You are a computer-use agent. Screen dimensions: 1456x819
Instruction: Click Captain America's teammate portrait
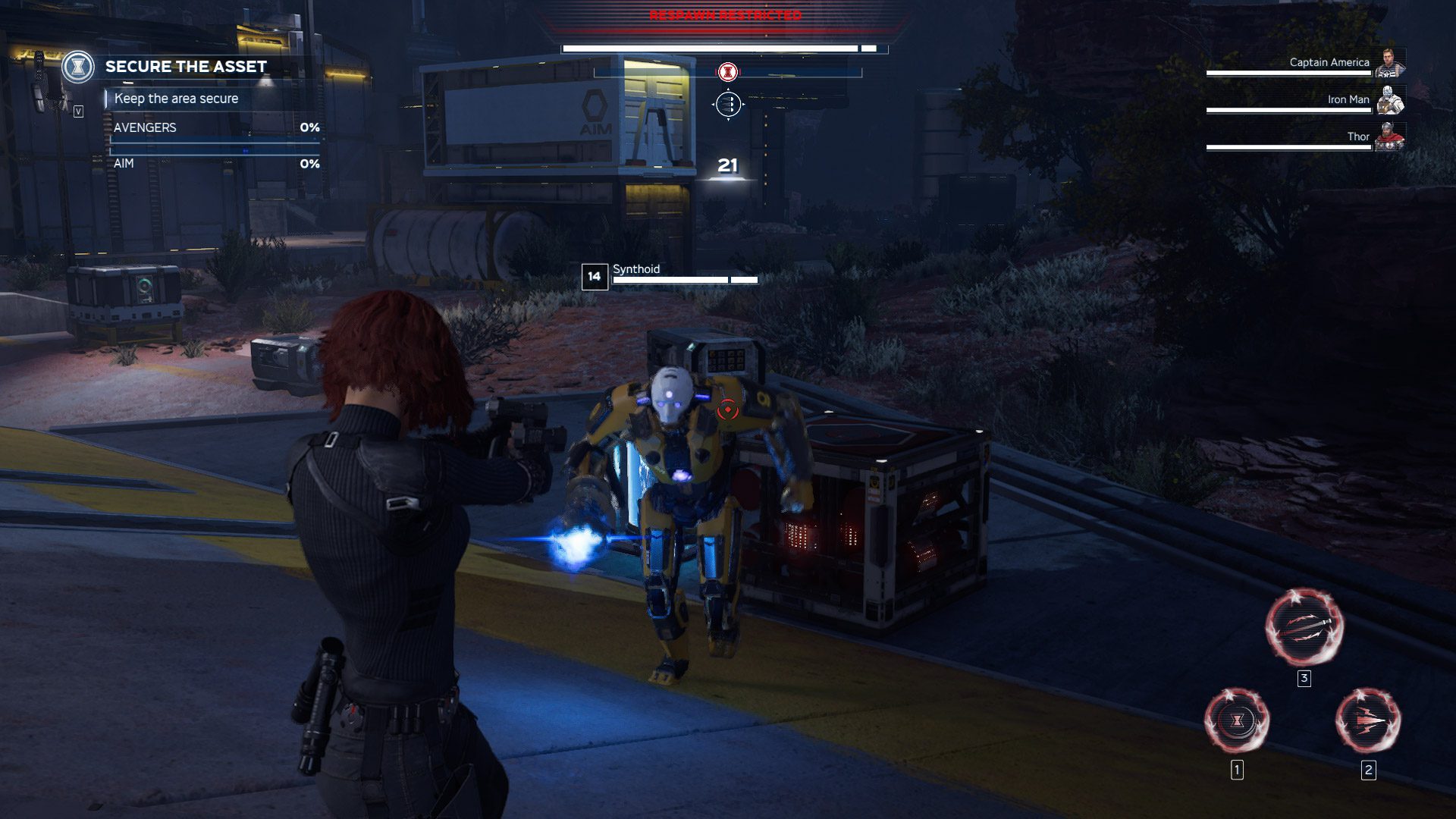tap(1389, 63)
